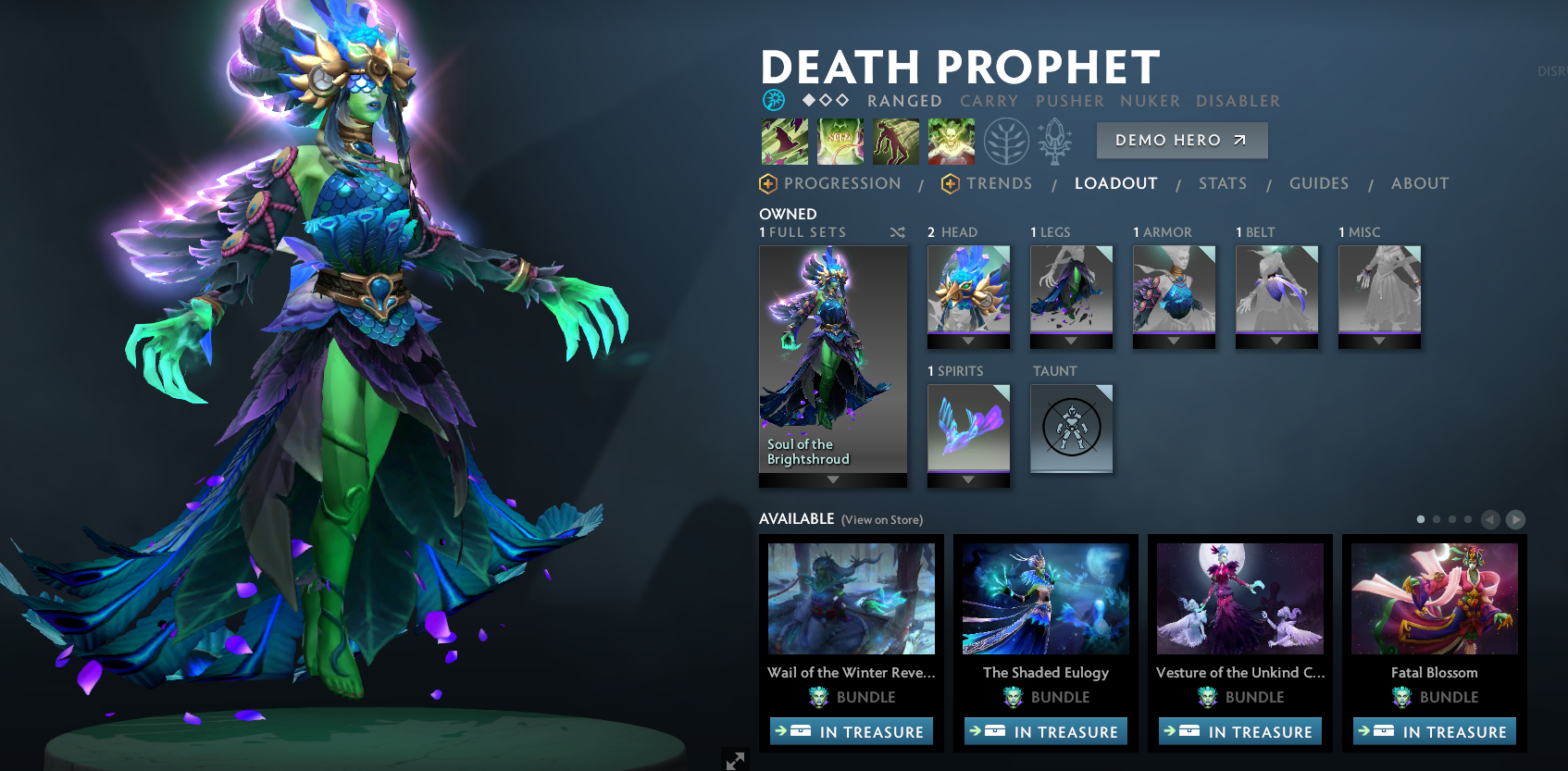Switch to the STATS tab
This screenshot has width=1568, height=771.
point(1223,183)
